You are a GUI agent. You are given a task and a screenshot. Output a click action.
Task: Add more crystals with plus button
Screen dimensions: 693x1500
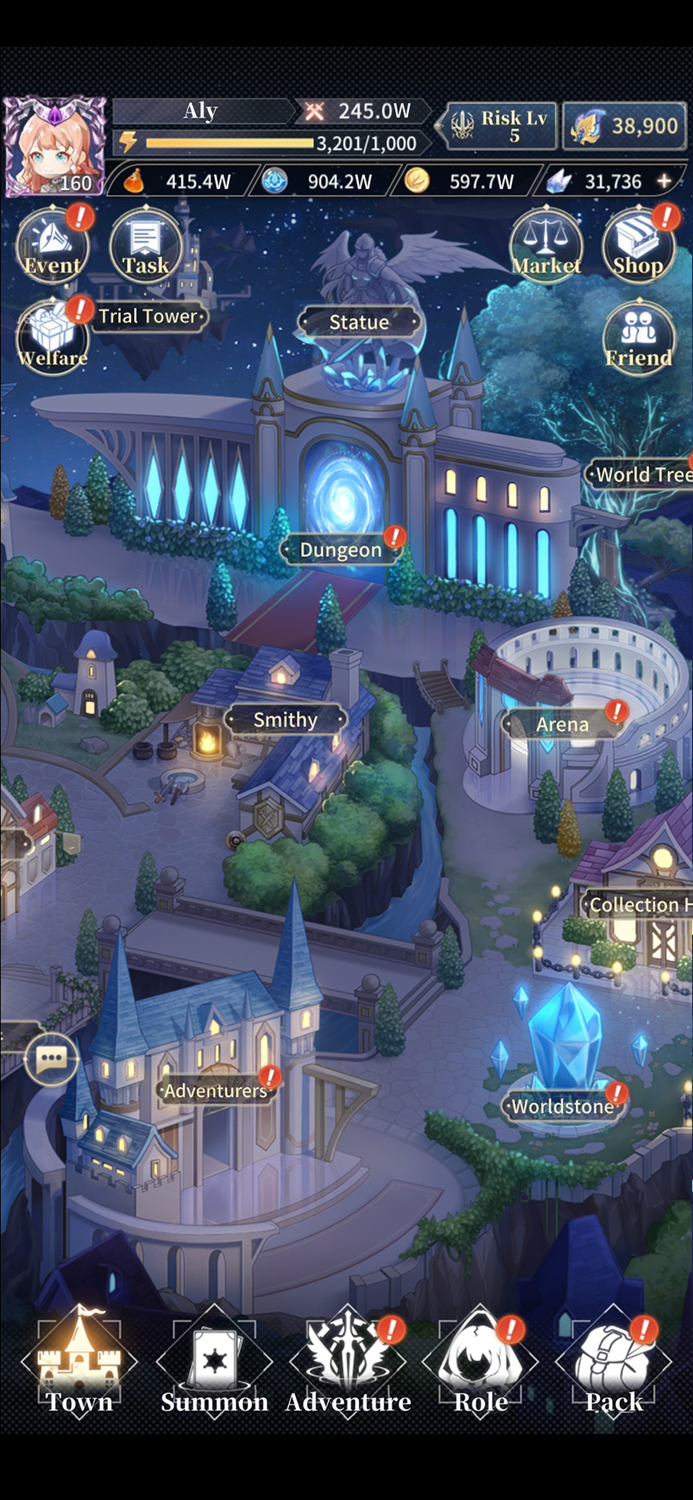(x=664, y=181)
